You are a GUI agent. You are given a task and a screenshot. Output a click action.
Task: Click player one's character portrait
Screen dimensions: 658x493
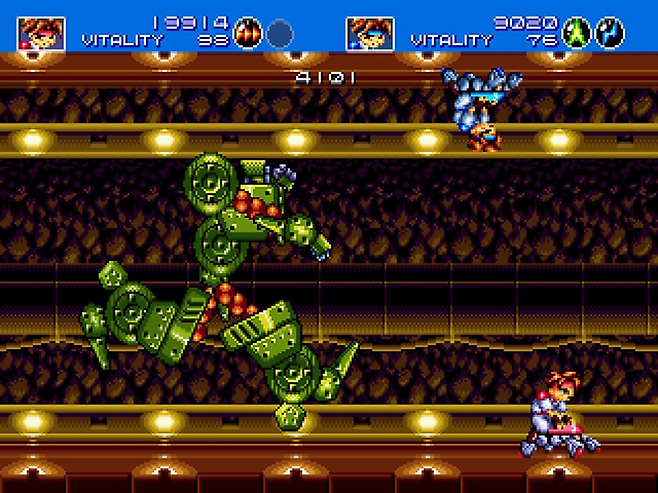coord(41,33)
